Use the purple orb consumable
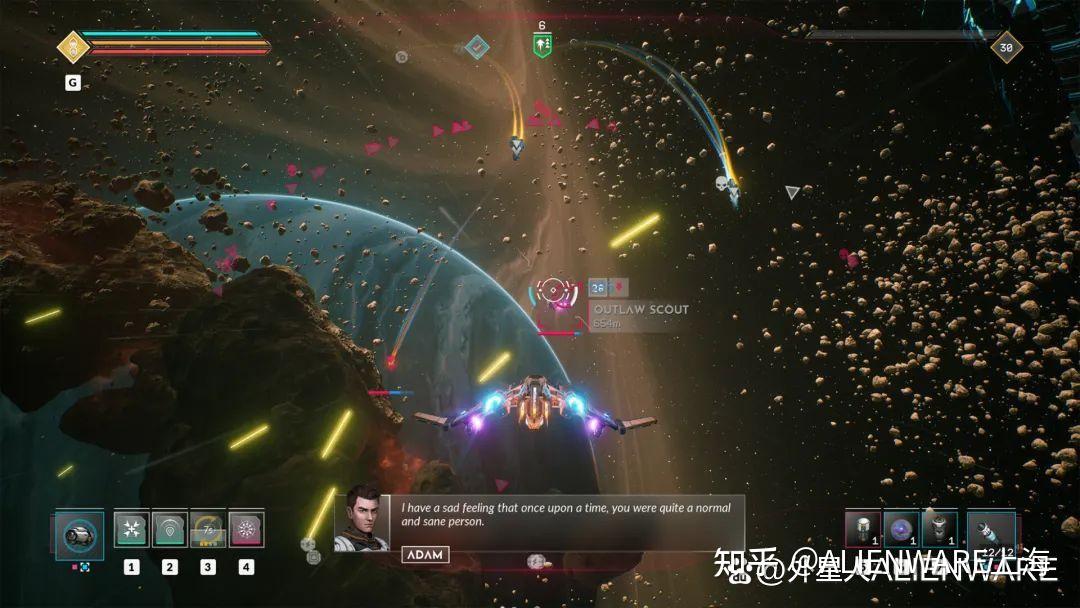Image resolution: width=1080 pixels, height=608 pixels. pos(899,529)
